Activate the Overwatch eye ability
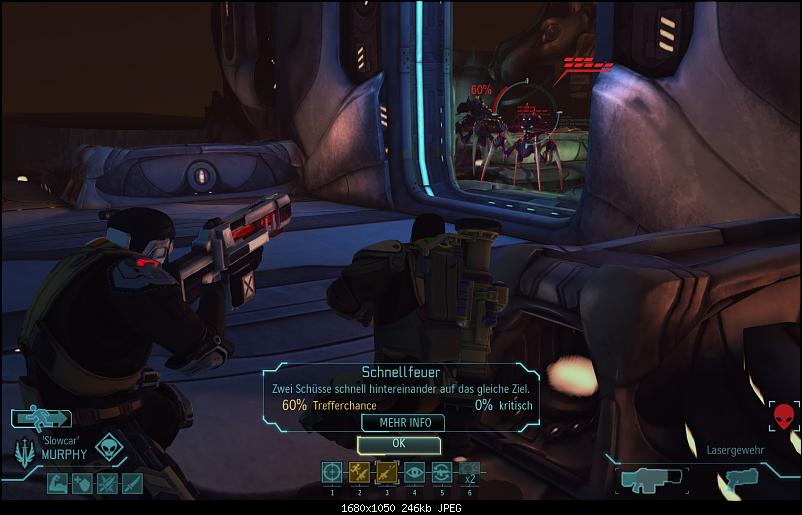Image resolution: width=802 pixels, height=515 pixels. [414, 473]
